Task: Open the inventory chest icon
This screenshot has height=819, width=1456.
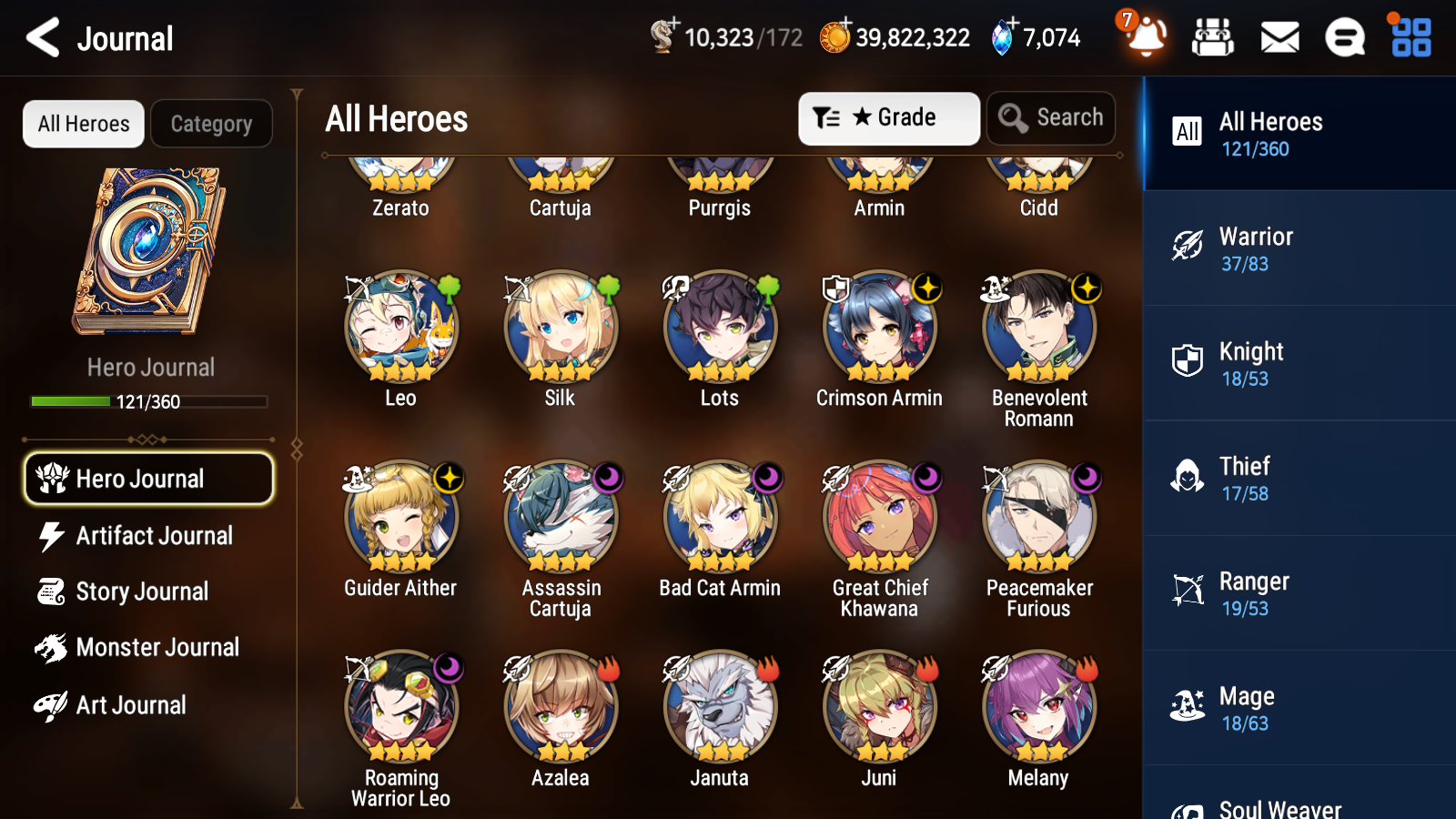Action: 1213,38
